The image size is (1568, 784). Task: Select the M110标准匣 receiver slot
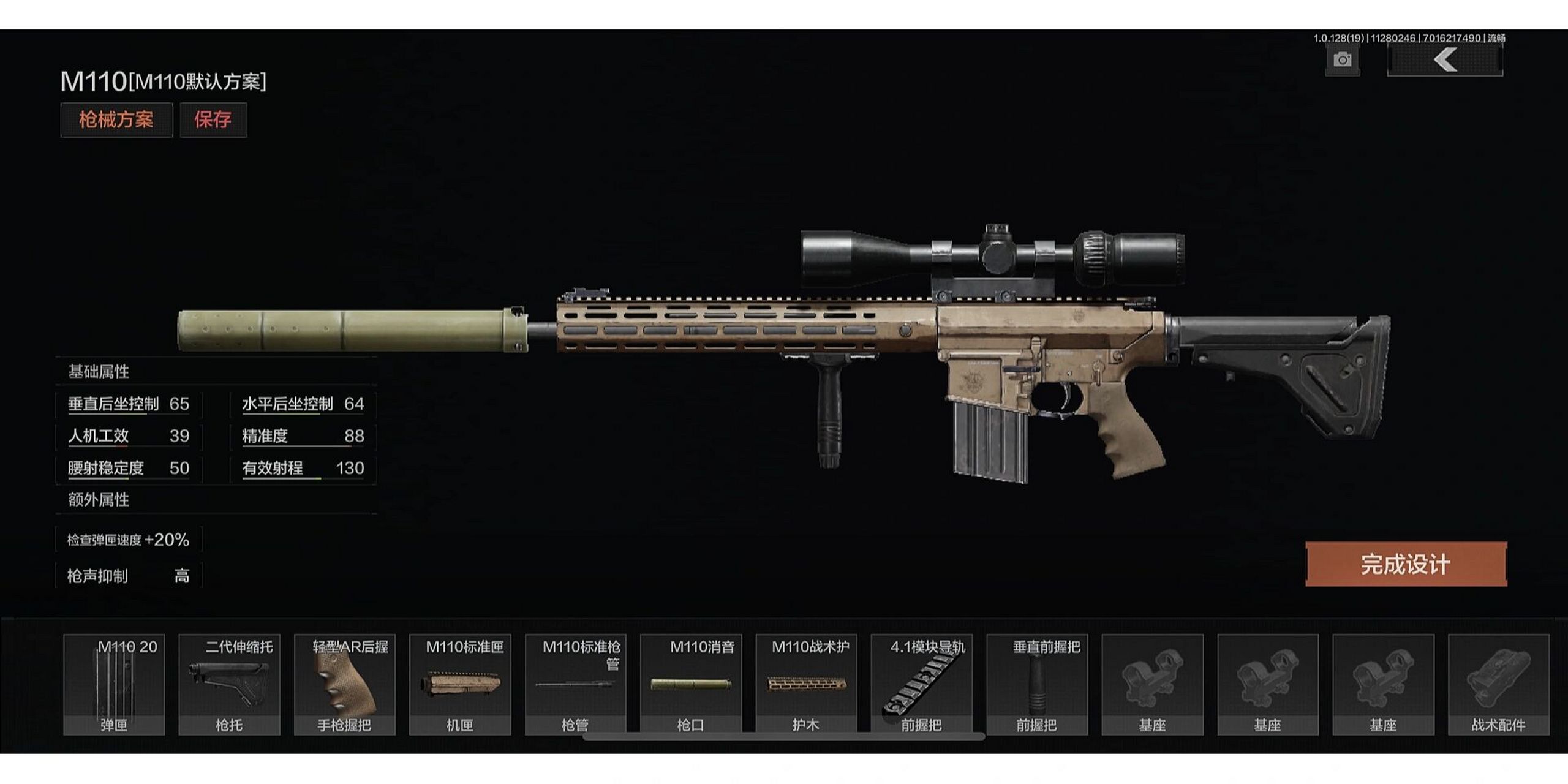[460, 684]
